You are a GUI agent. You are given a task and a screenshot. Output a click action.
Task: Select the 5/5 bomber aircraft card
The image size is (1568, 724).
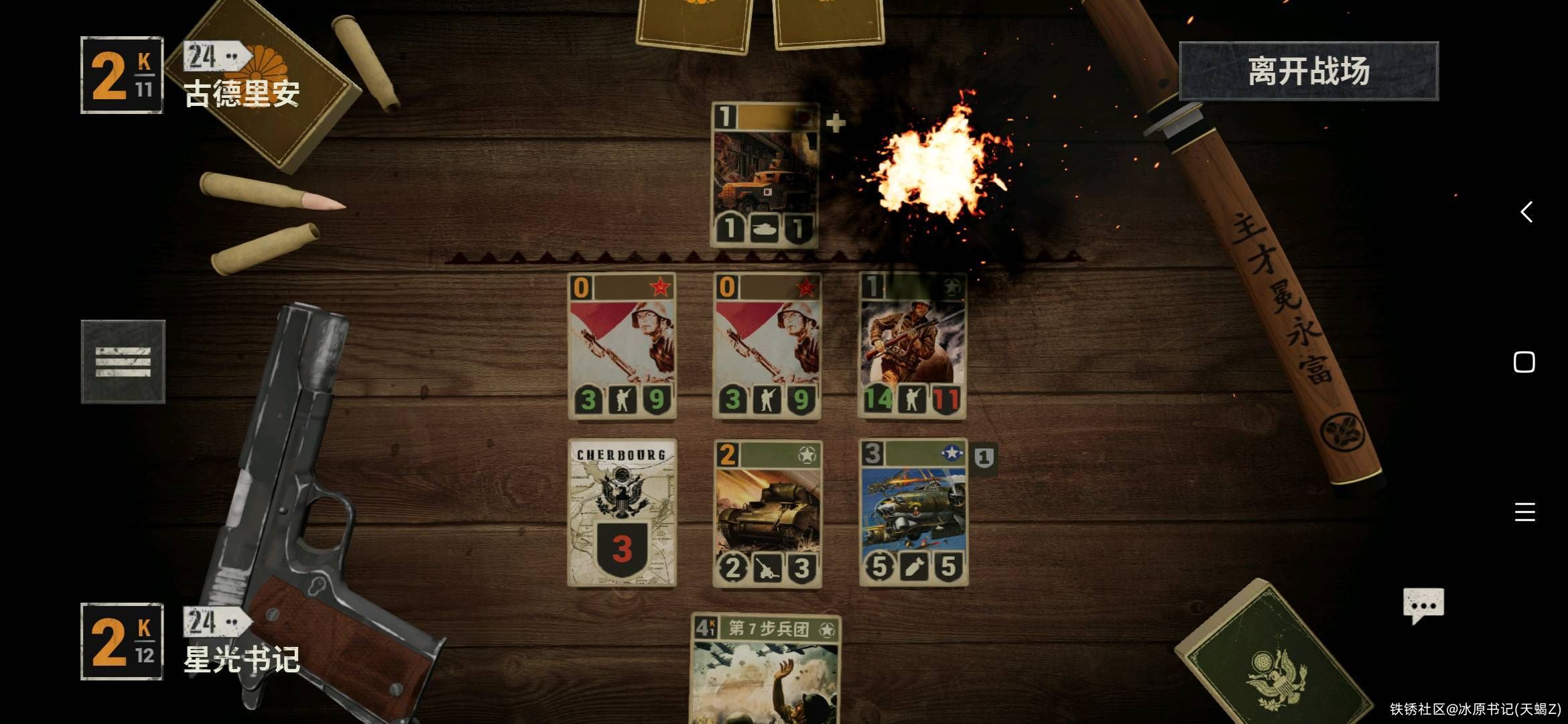tap(913, 513)
